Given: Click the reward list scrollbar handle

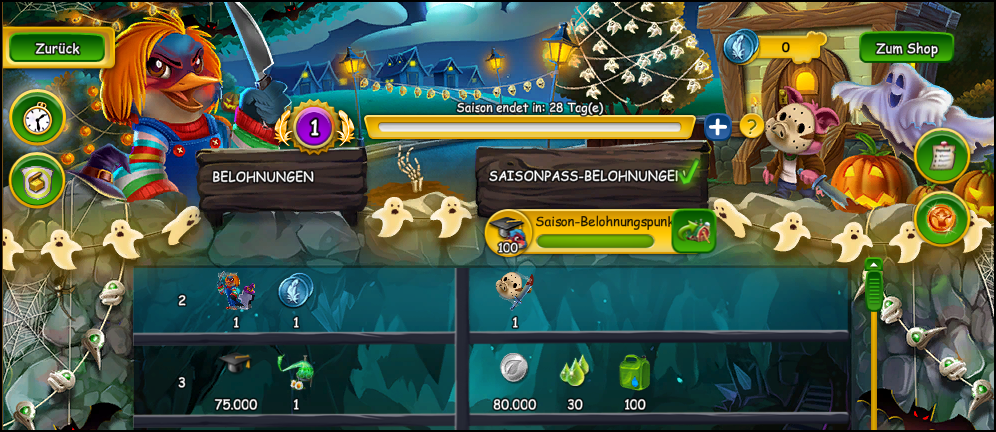Looking at the screenshot, I should coord(874,286).
